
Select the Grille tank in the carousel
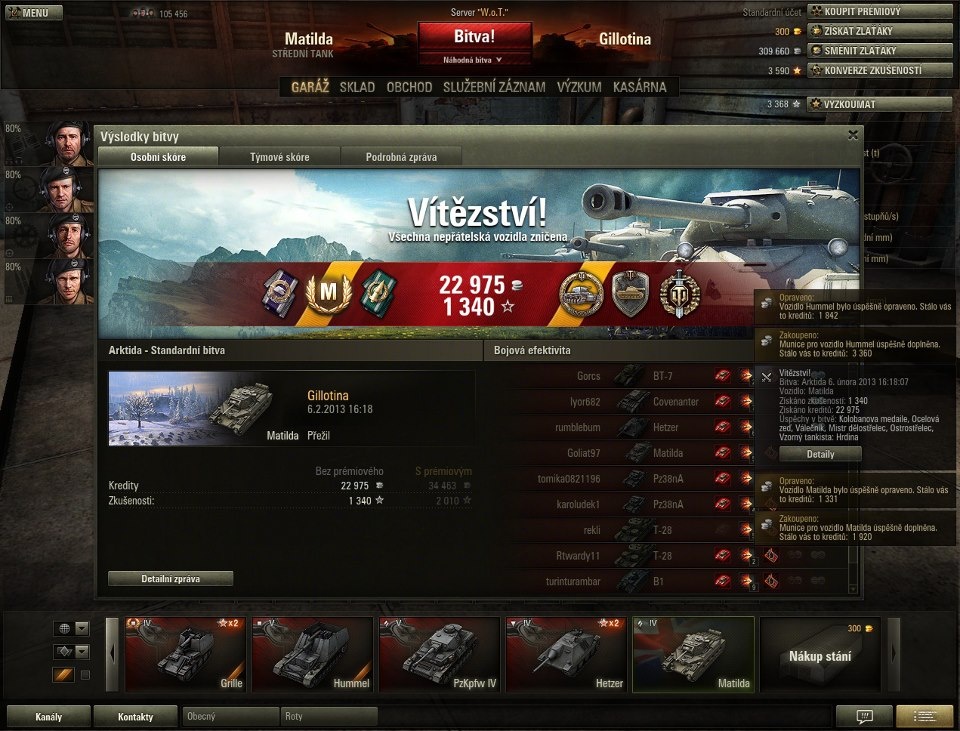[185, 655]
